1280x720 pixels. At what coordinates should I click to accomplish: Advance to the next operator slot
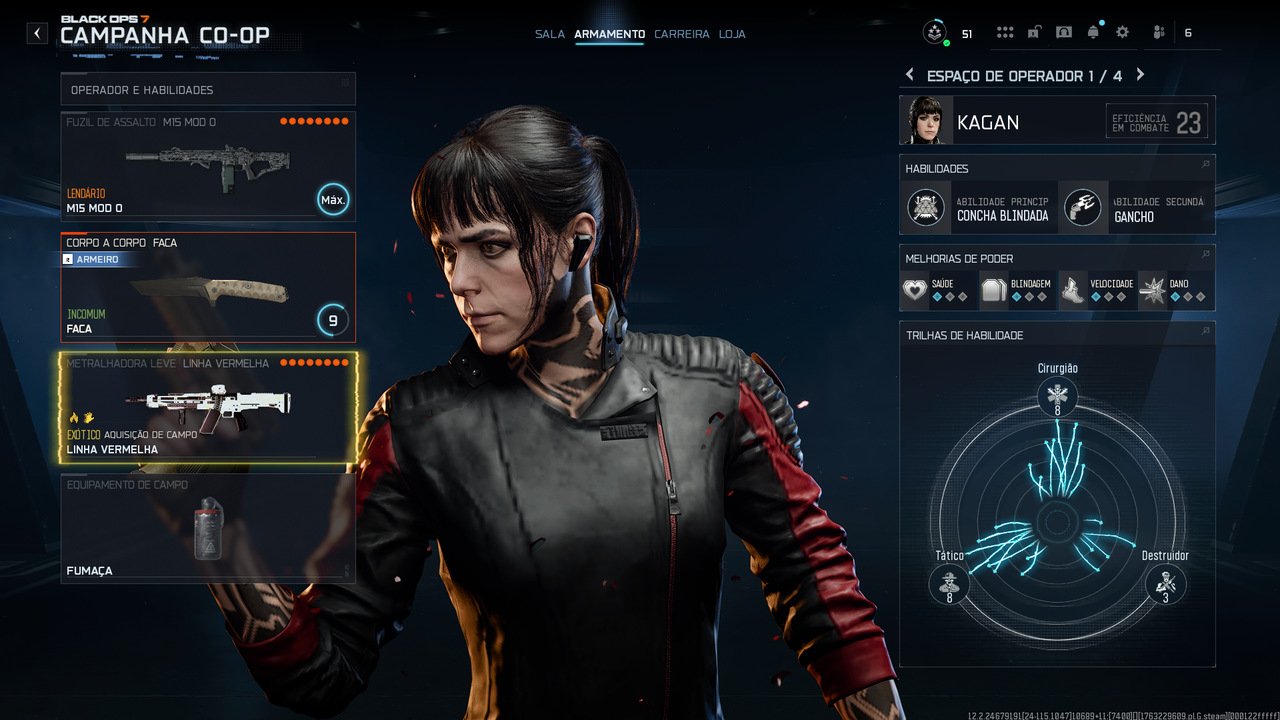pyautogui.click(x=1140, y=75)
